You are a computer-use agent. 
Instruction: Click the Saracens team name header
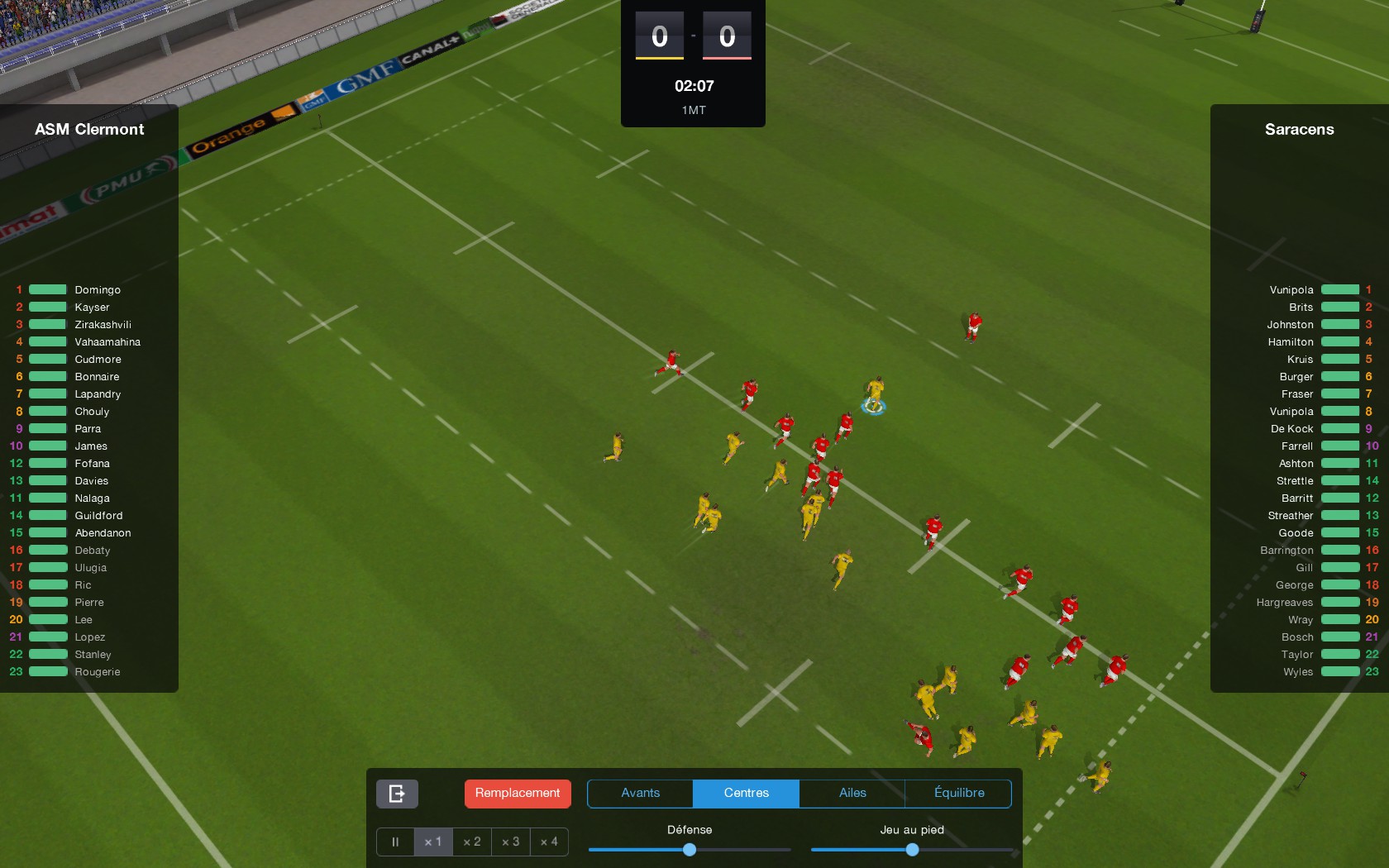pyautogui.click(x=1298, y=129)
